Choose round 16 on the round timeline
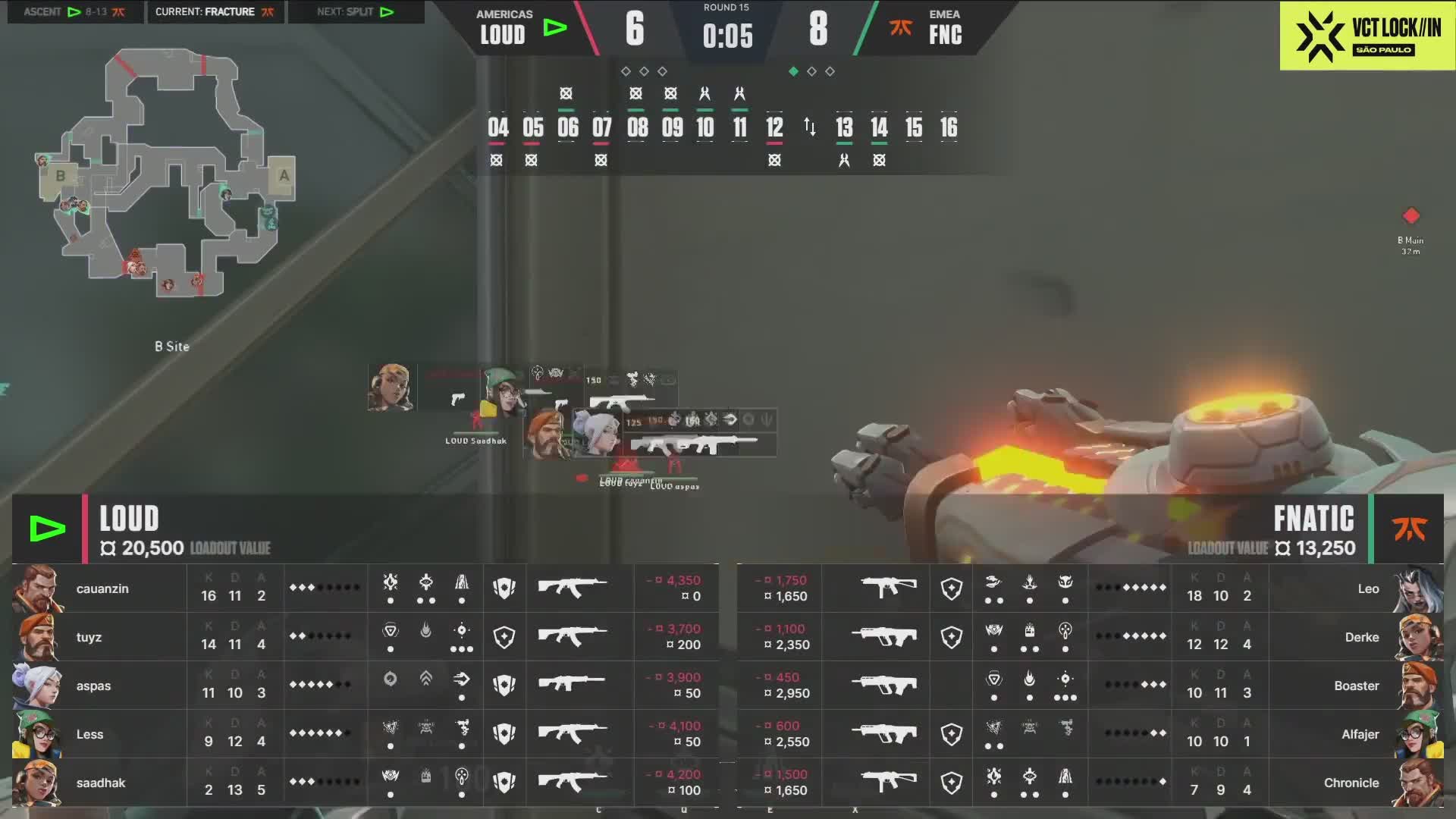This screenshot has width=1456, height=819. (x=948, y=127)
